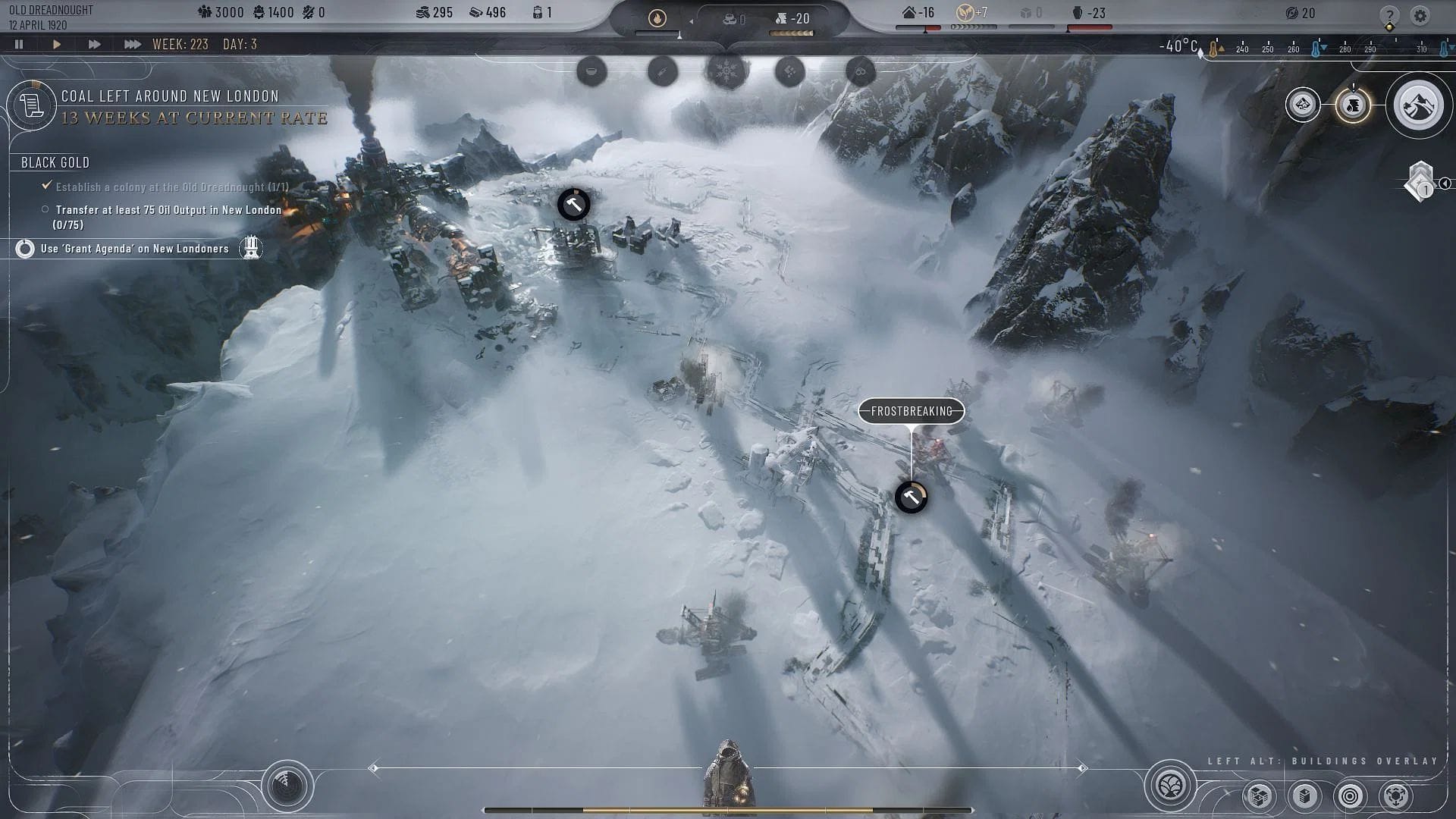Select the radio circle beside Transfer 75 Oil objective

tap(45, 209)
